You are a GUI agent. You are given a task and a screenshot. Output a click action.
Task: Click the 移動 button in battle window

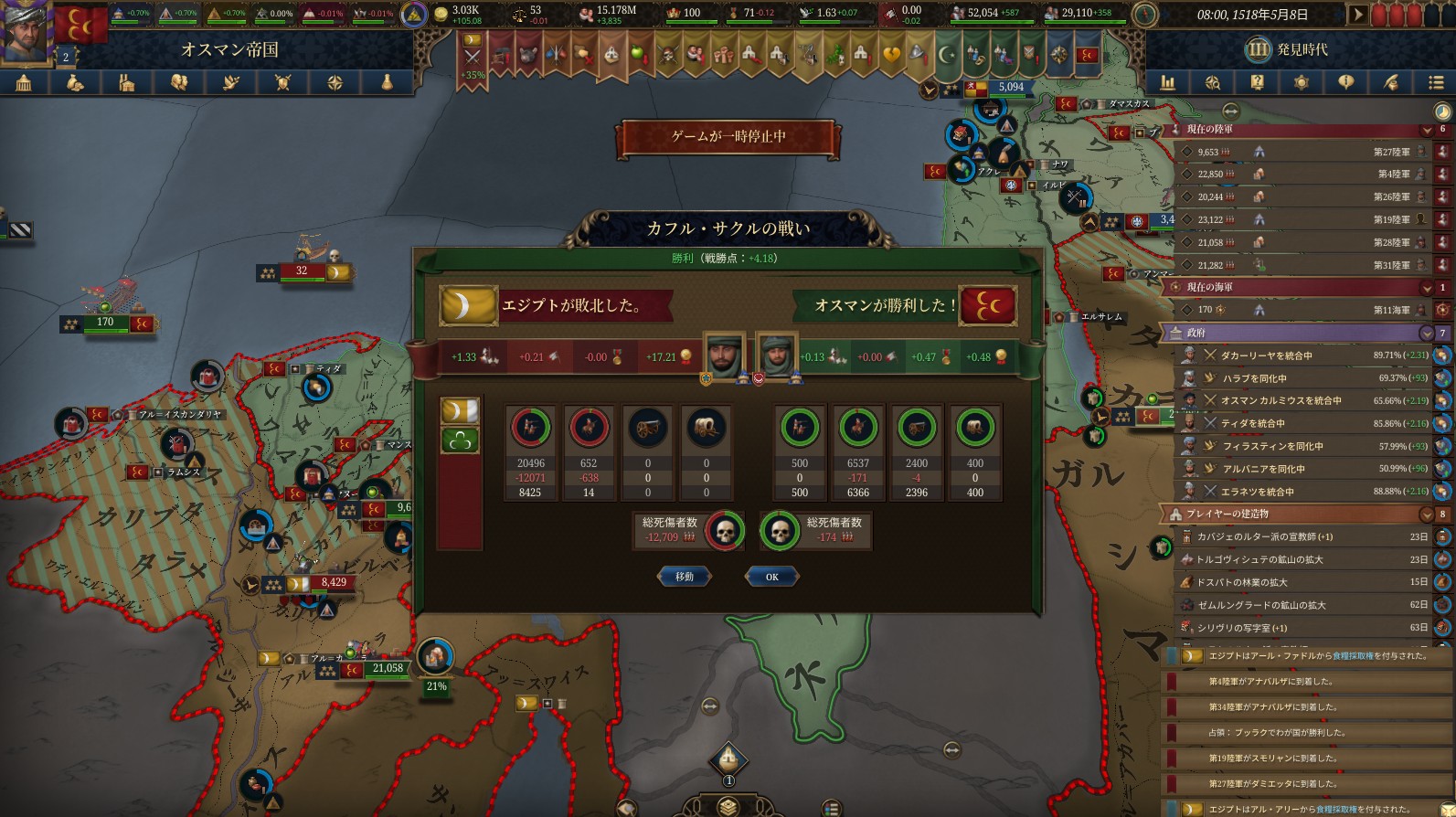tap(684, 577)
